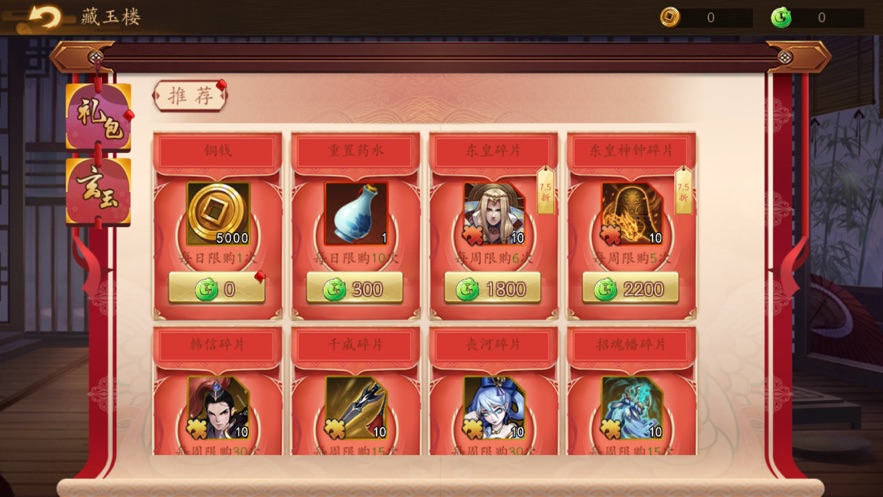Buy 东皇神钟碎片 for 2200 jade
The width and height of the screenshot is (883, 497).
pos(631,288)
